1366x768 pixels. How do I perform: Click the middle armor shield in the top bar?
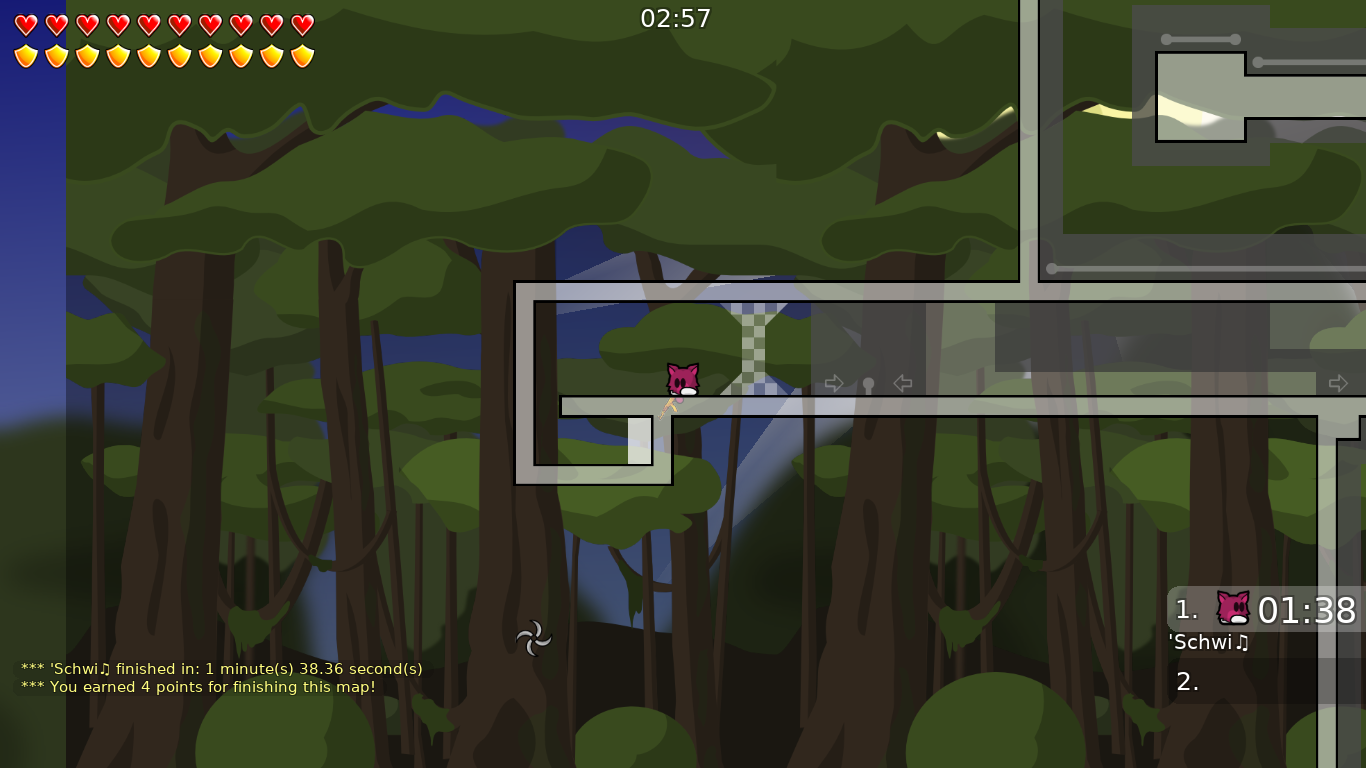click(x=149, y=54)
